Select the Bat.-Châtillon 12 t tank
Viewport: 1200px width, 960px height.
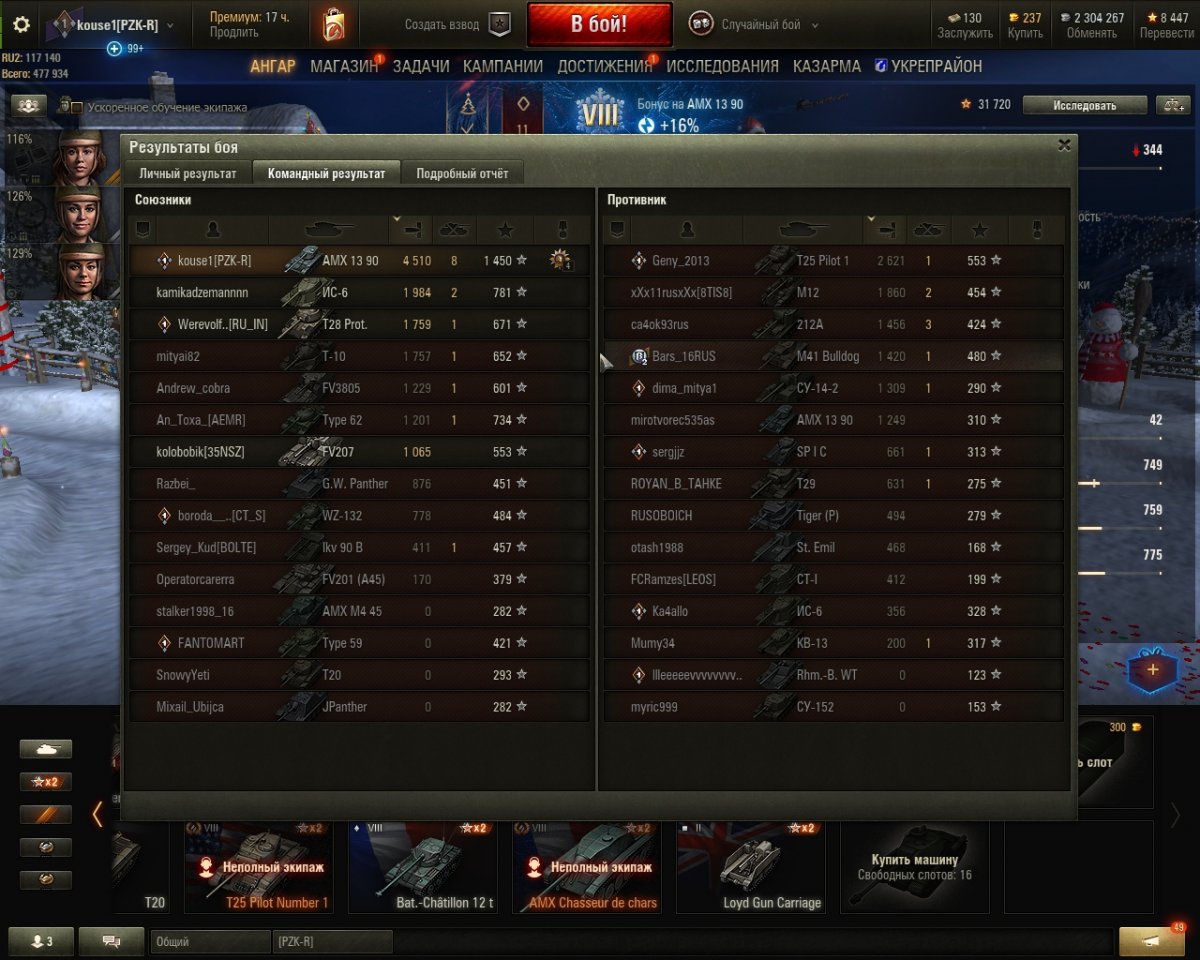click(x=423, y=867)
